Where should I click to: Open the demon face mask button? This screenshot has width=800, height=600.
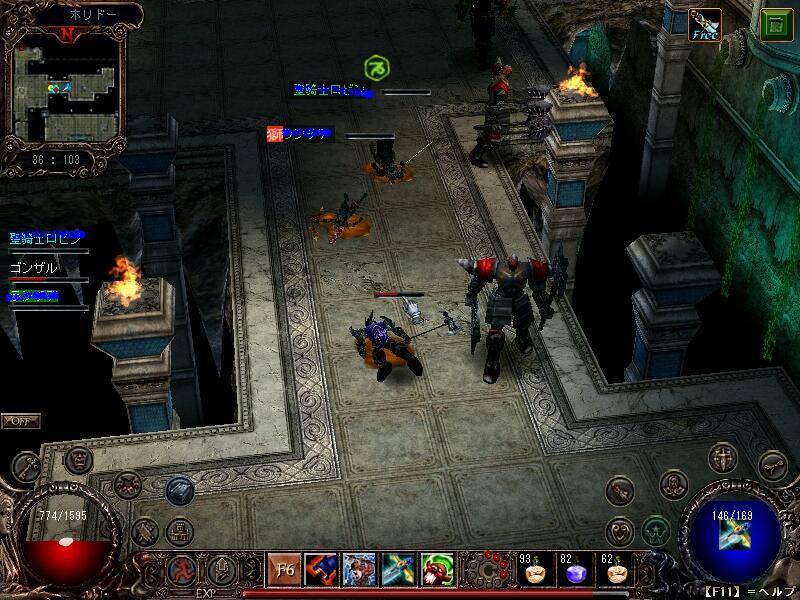79,459
